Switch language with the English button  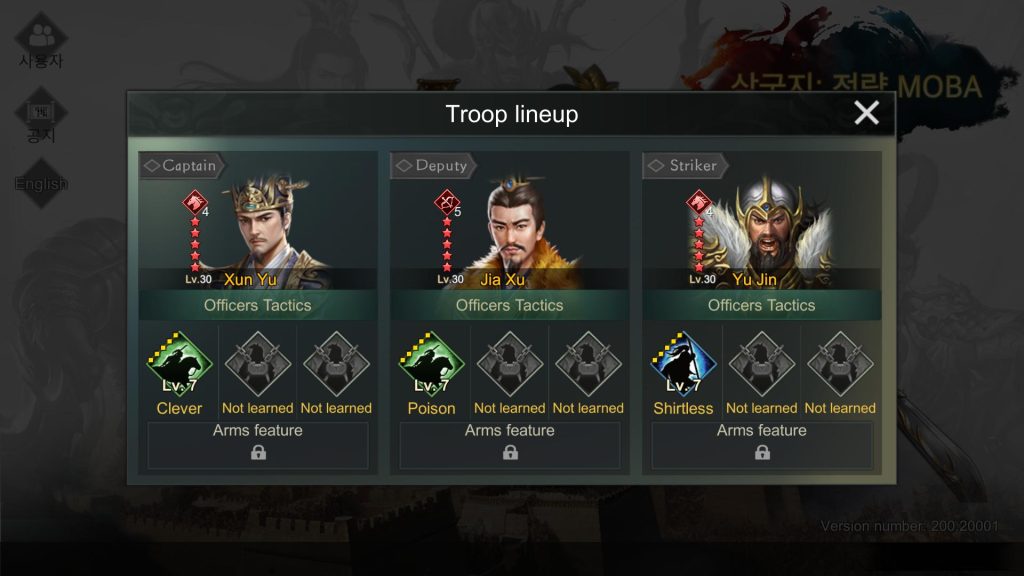(41, 184)
